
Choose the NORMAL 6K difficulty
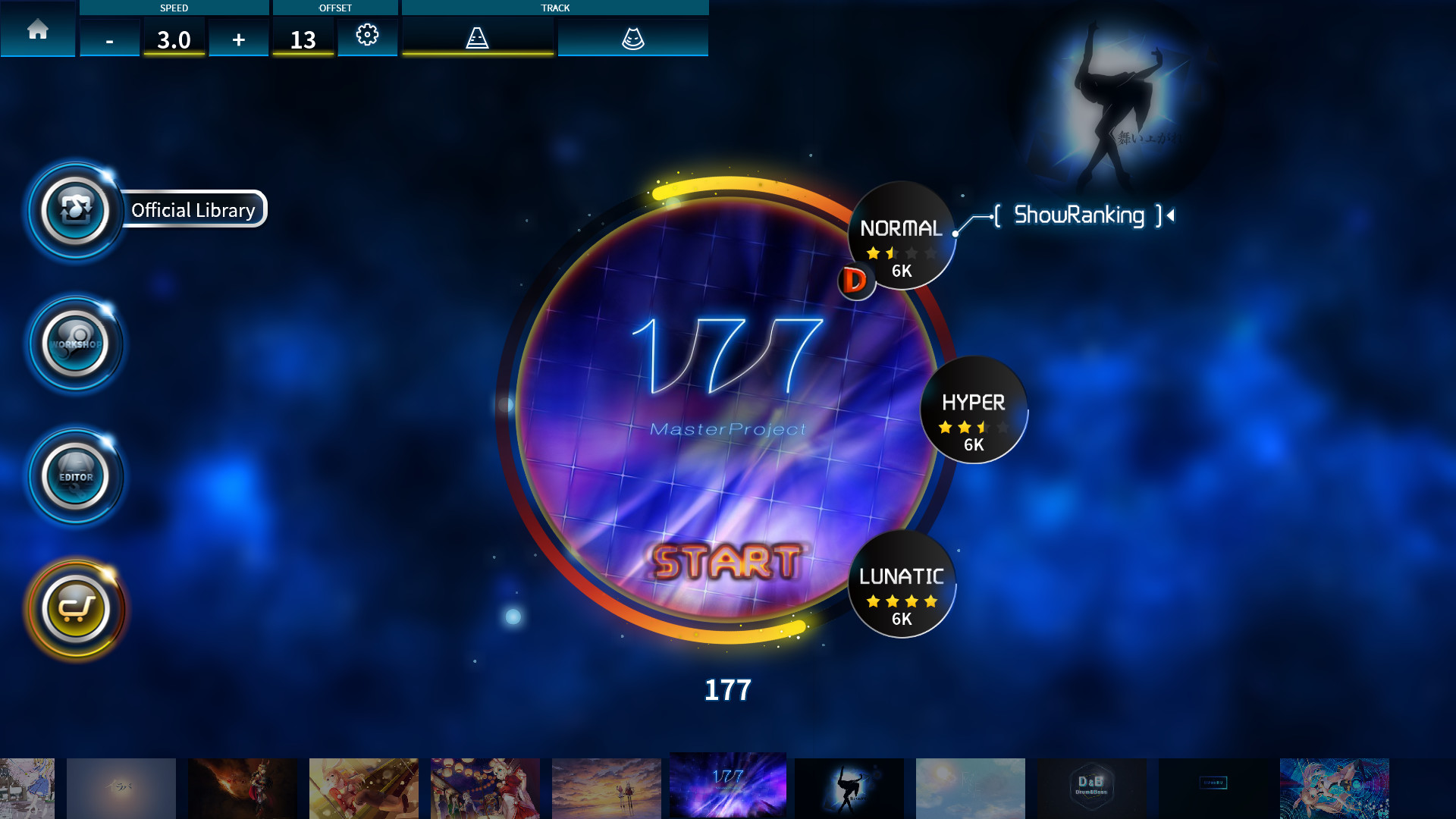(902, 235)
